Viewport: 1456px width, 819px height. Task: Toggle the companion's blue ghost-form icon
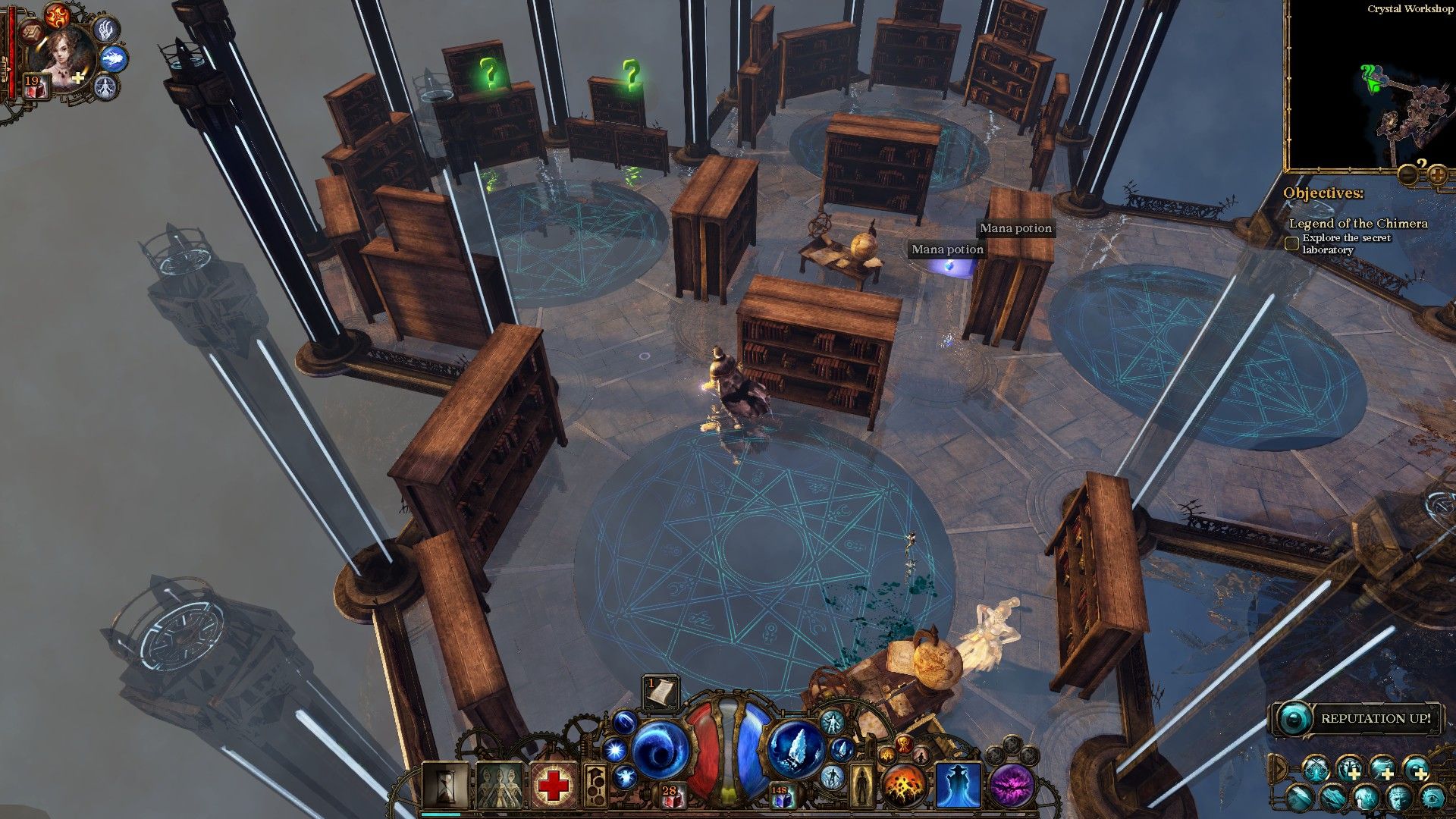click(114, 58)
